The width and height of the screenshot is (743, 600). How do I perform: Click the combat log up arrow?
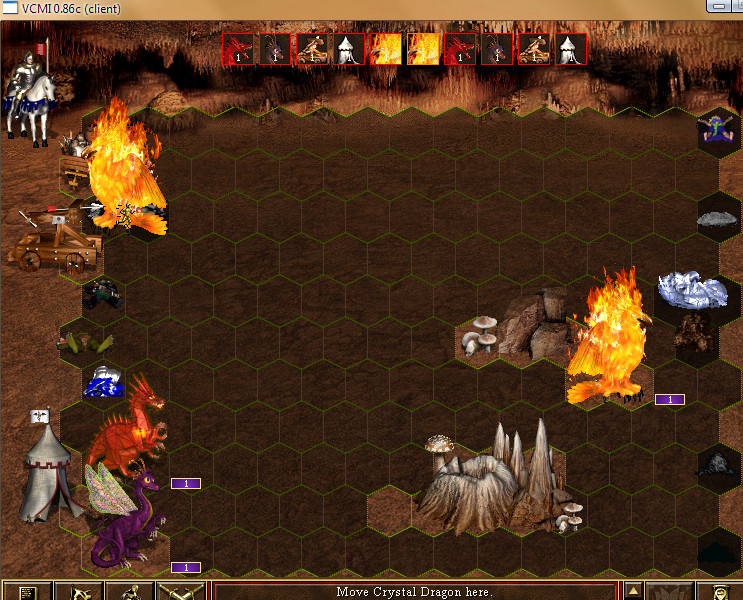[633, 589]
